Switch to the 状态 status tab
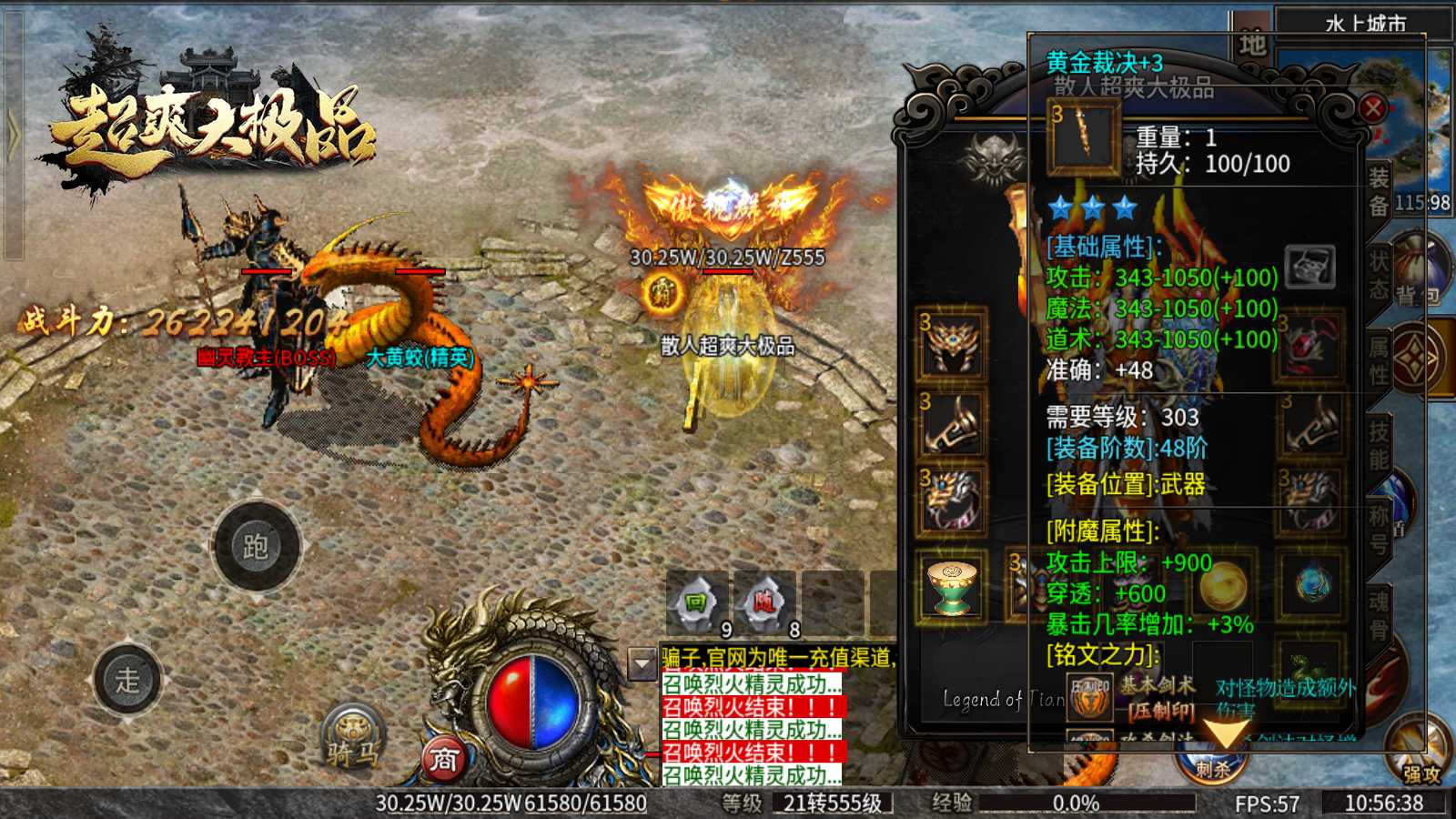The height and width of the screenshot is (819, 1456). [1379, 275]
